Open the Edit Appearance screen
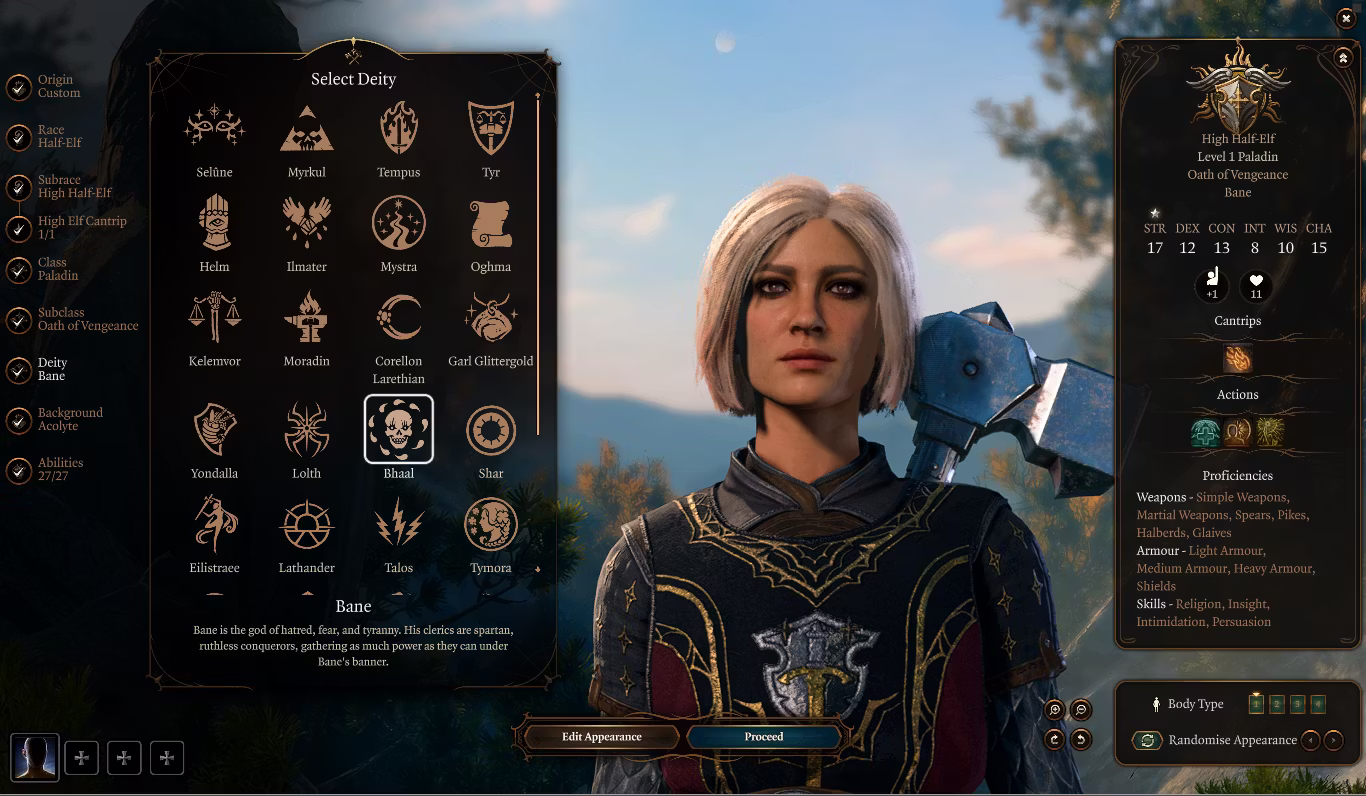 tap(601, 737)
